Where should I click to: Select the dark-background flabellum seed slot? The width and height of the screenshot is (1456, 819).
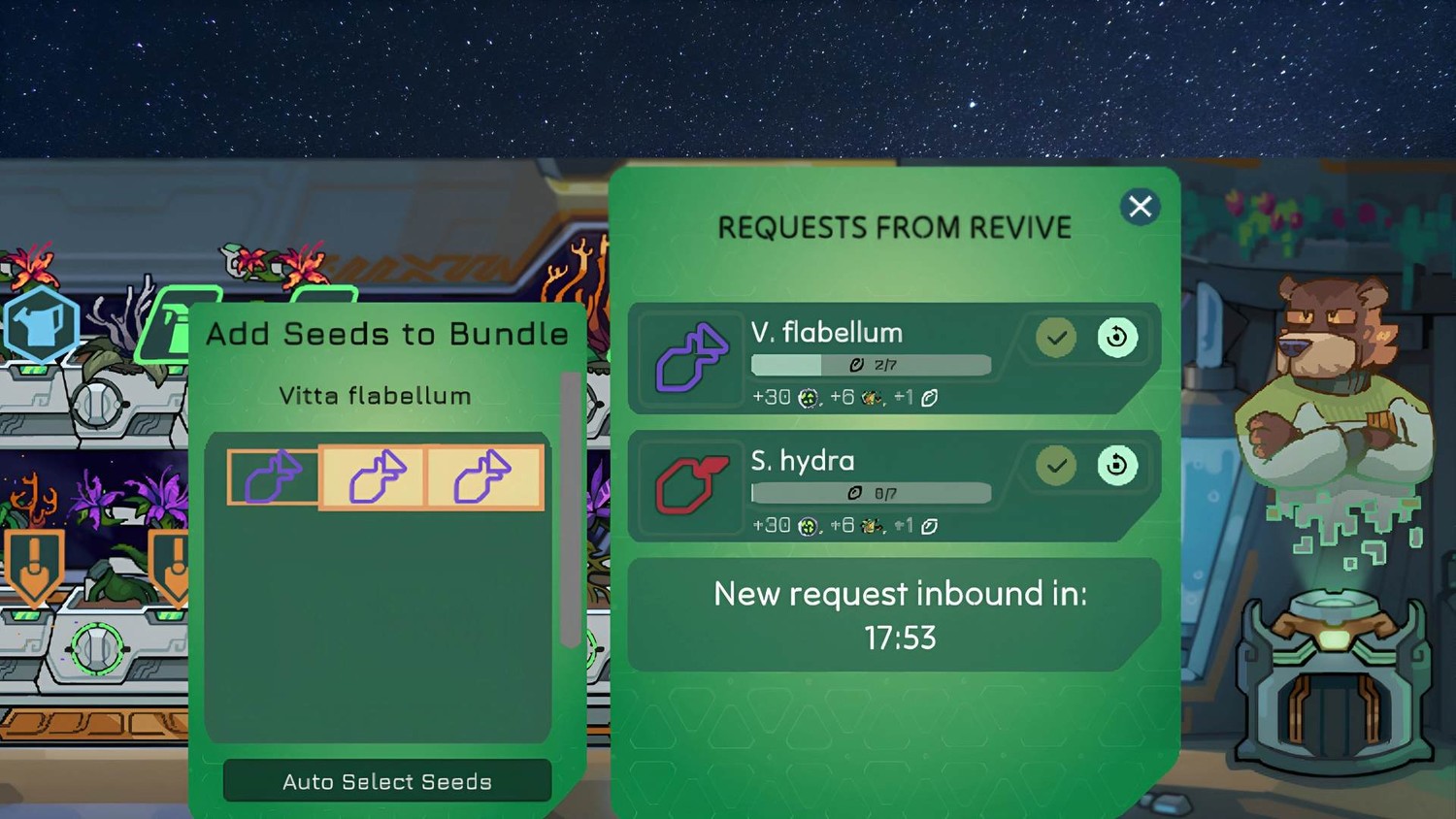pyautogui.click(x=274, y=477)
